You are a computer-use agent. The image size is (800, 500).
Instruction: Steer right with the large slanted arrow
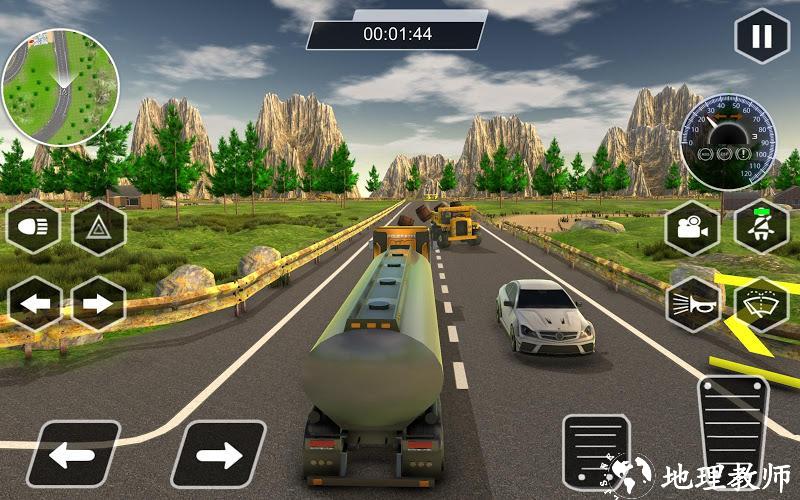[217, 454]
